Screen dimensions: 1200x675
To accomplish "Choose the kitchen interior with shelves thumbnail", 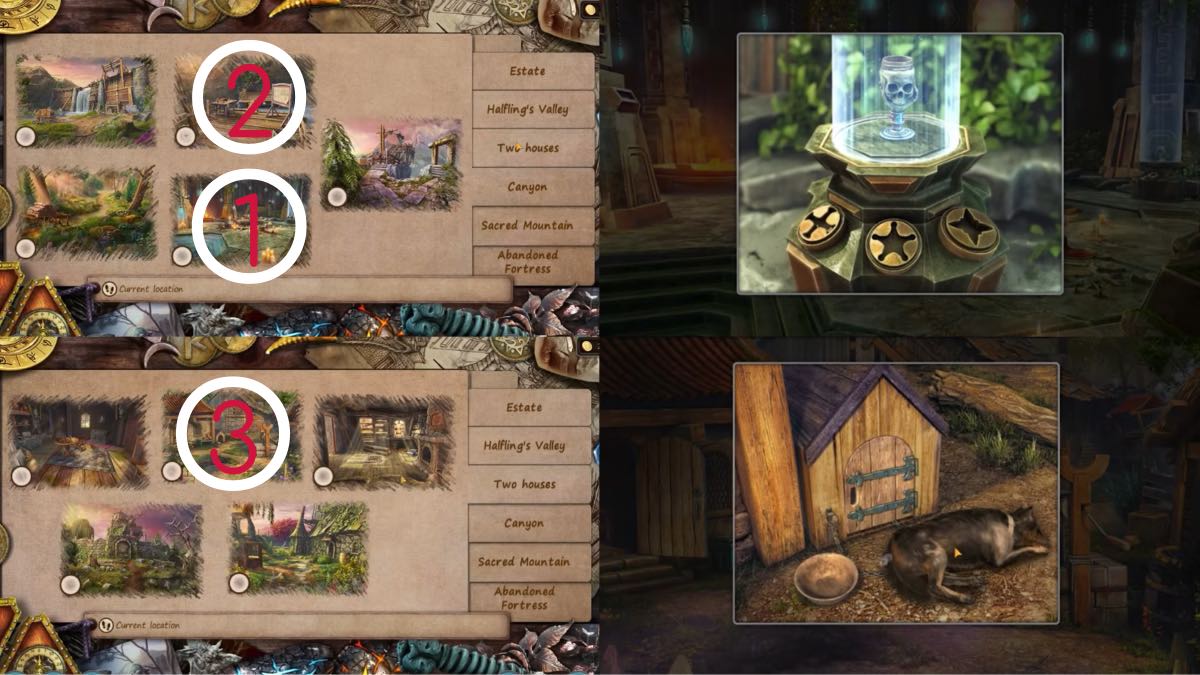I will 385,442.
